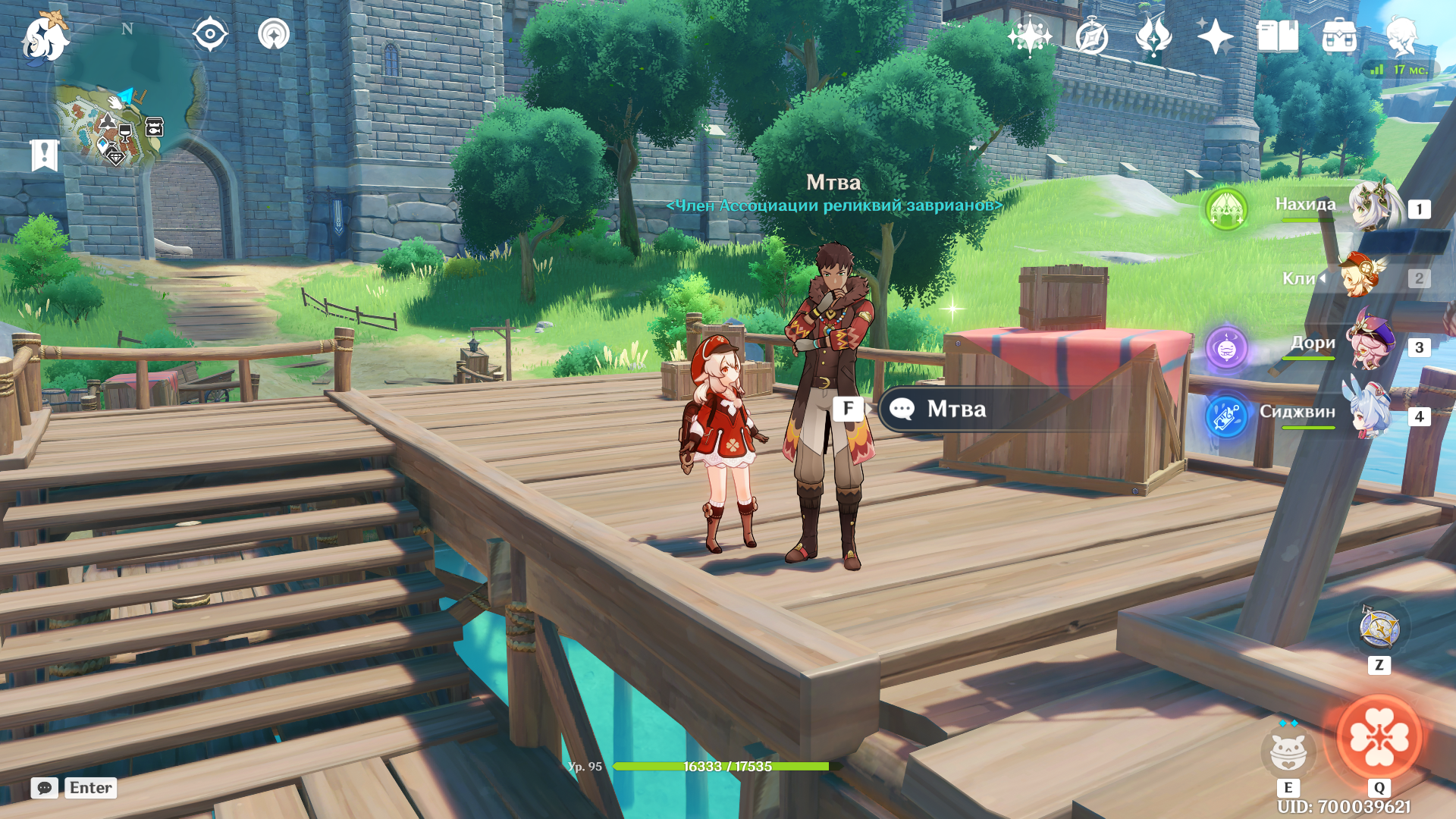
Task: Open the co-op mode icon
Action: tap(274, 35)
